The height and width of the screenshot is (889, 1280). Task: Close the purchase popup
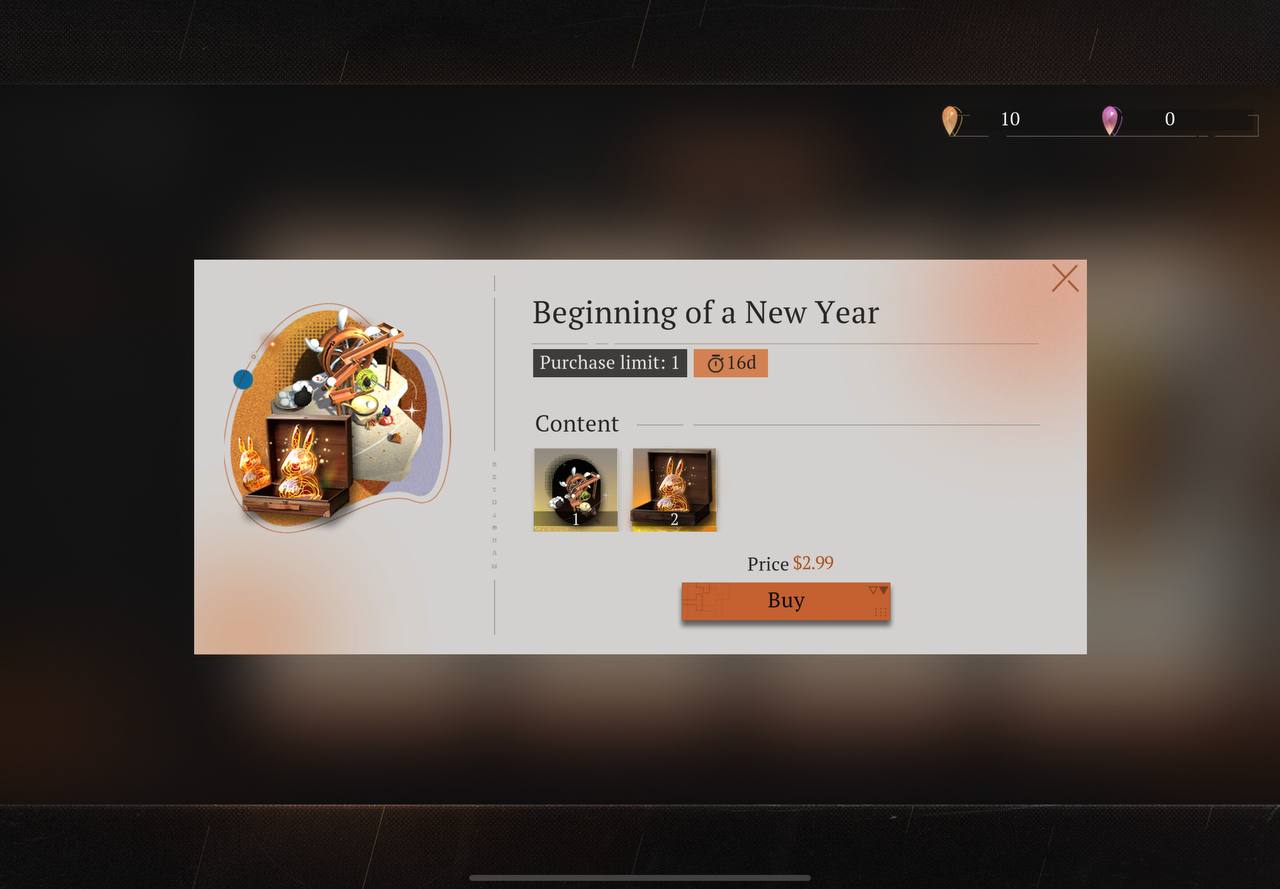(1065, 278)
